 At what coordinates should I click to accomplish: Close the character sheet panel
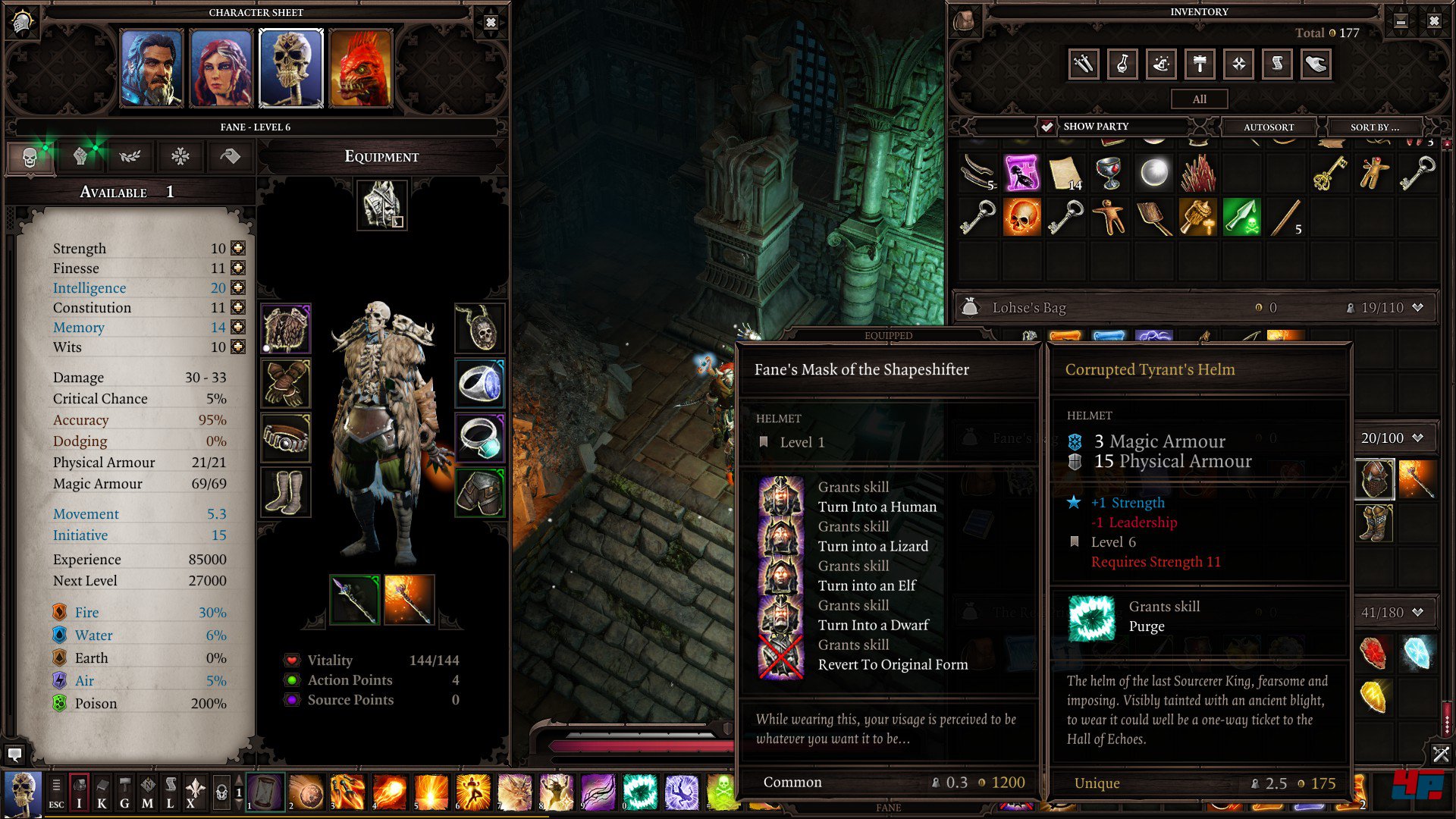click(x=491, y=23)
